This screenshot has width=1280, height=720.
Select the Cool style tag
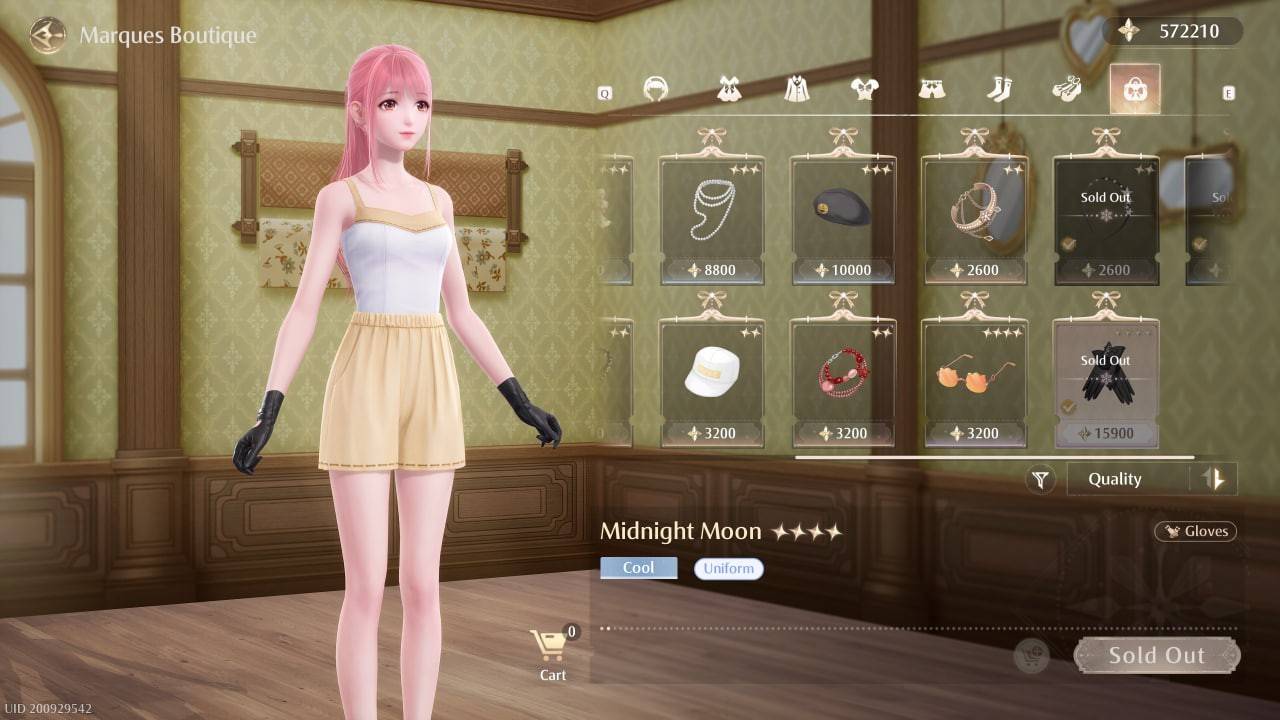click(x=638, y=567)
